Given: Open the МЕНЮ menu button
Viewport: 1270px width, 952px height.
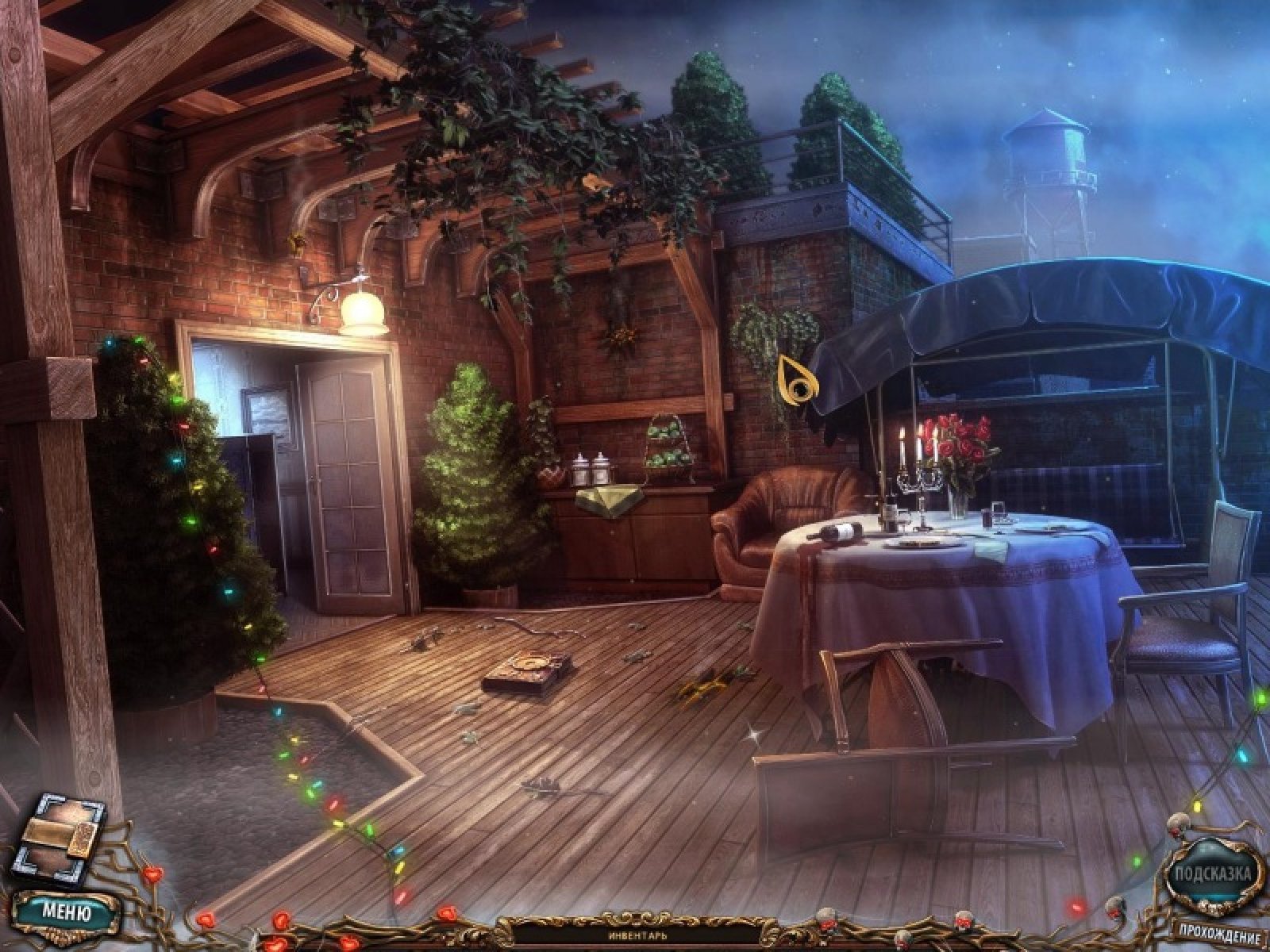Looking at the screenshot, I should coord(66,912).
